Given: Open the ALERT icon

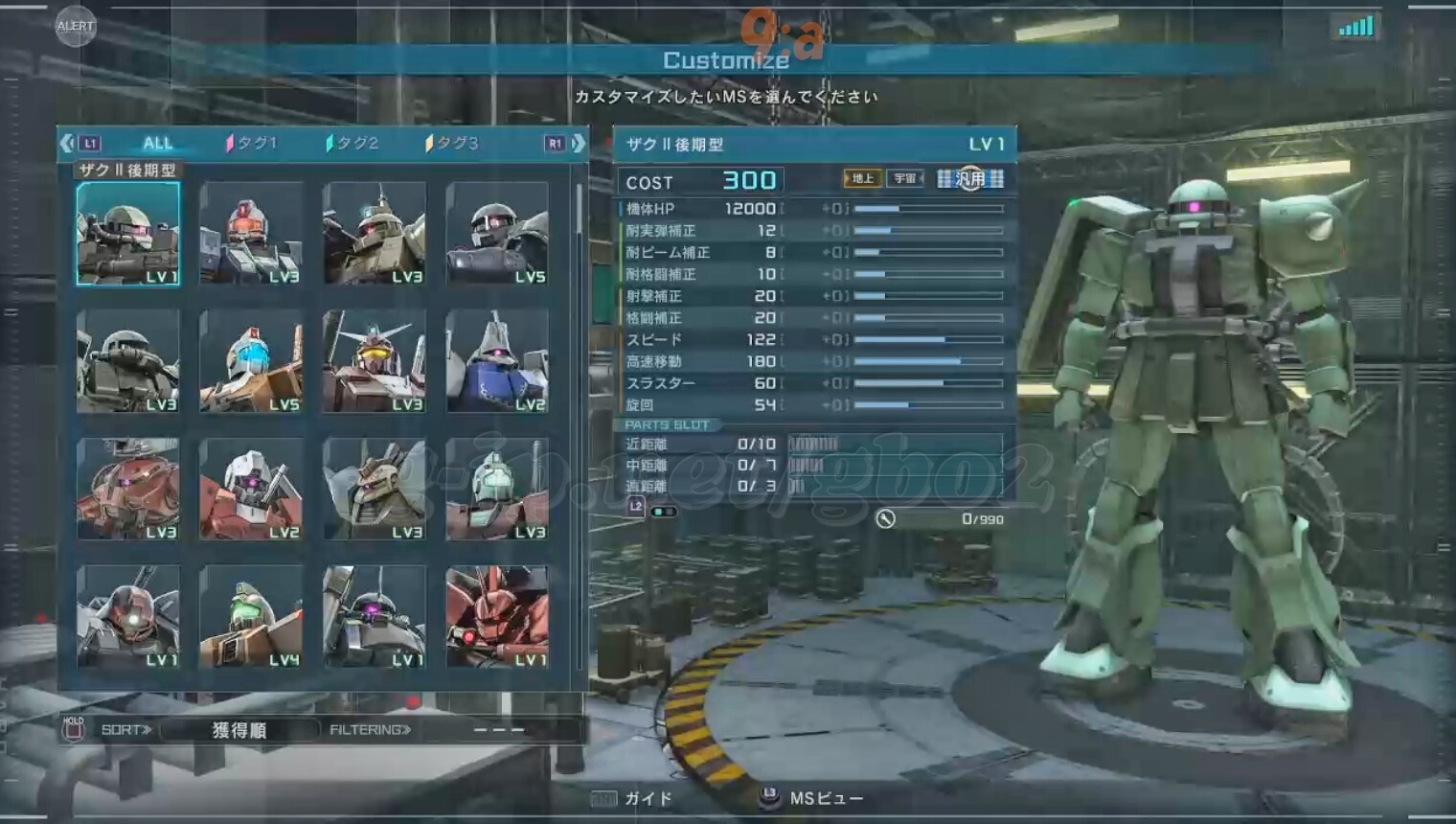Looking at the screenshot, I should pos(75,26).
